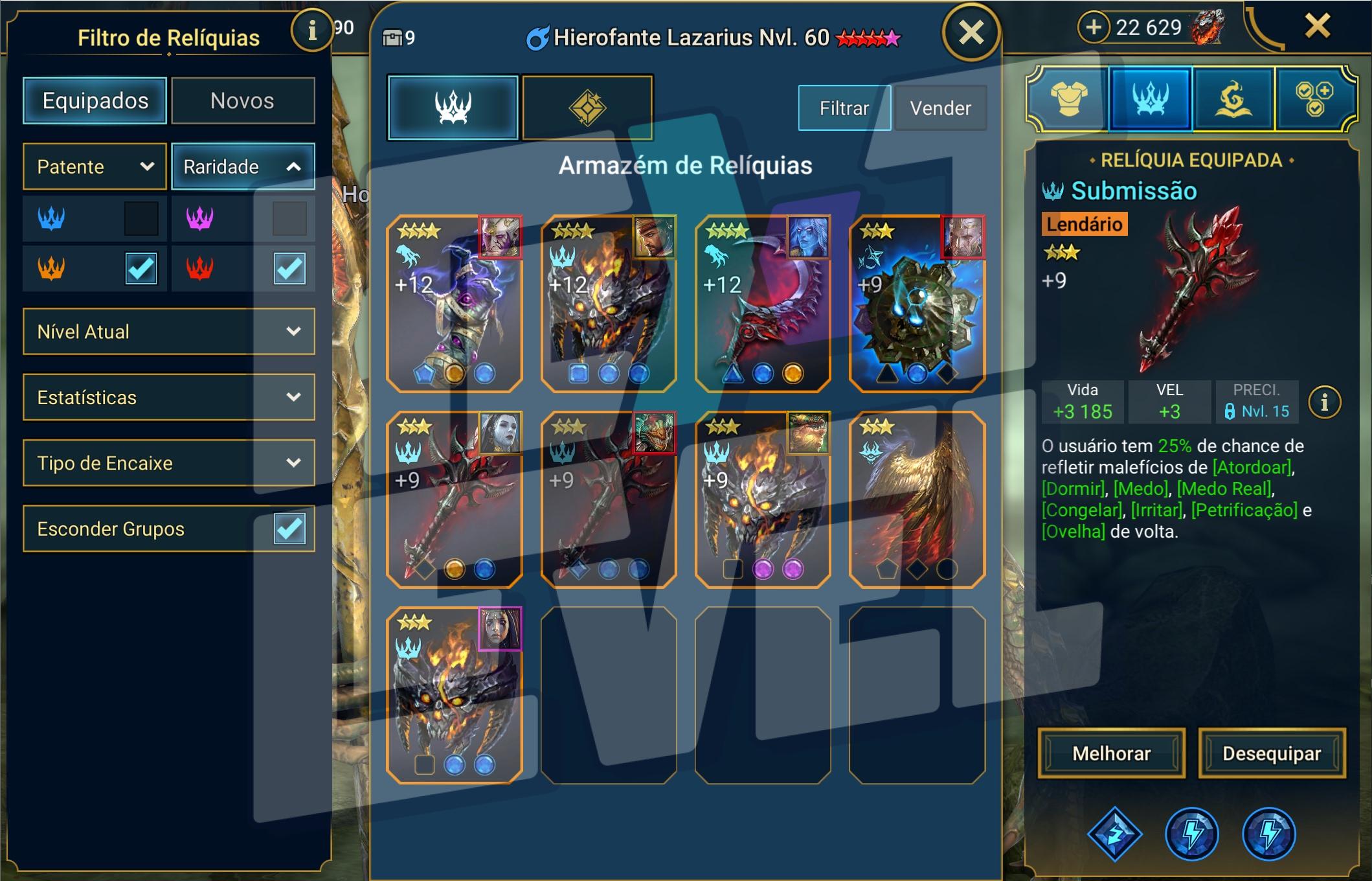
Task: Add more currency with plus button
Action: [x=1094, y=27]
